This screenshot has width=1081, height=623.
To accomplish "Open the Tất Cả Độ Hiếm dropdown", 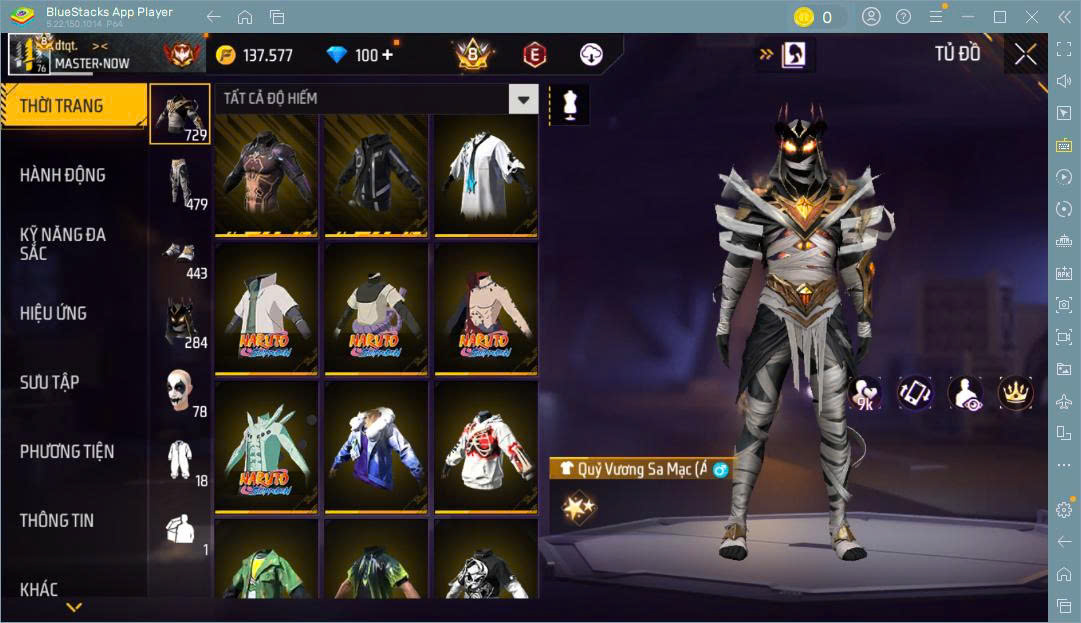I will 523,98.
